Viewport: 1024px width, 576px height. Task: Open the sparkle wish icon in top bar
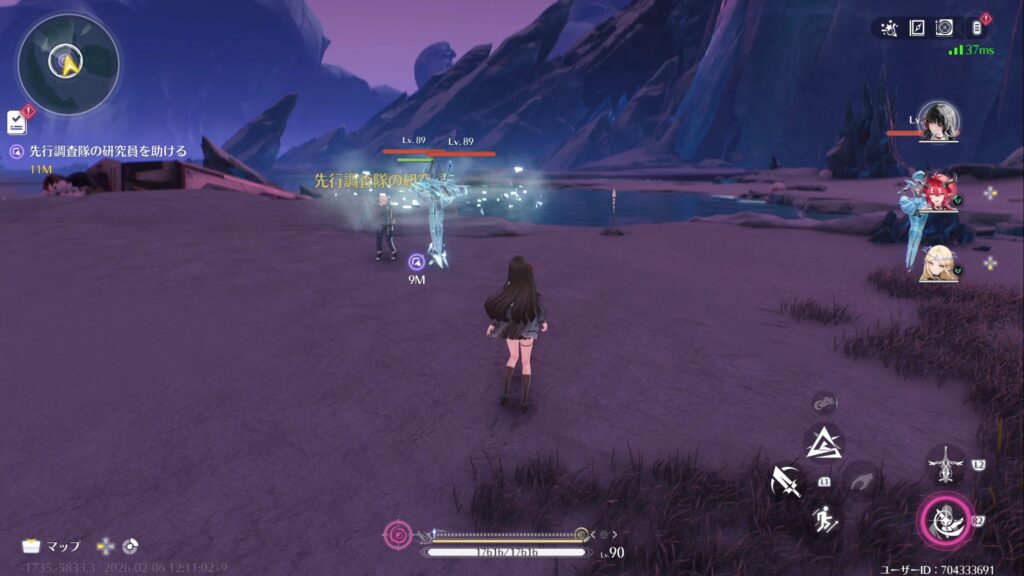pyautogui.click(x=889, y=28)
